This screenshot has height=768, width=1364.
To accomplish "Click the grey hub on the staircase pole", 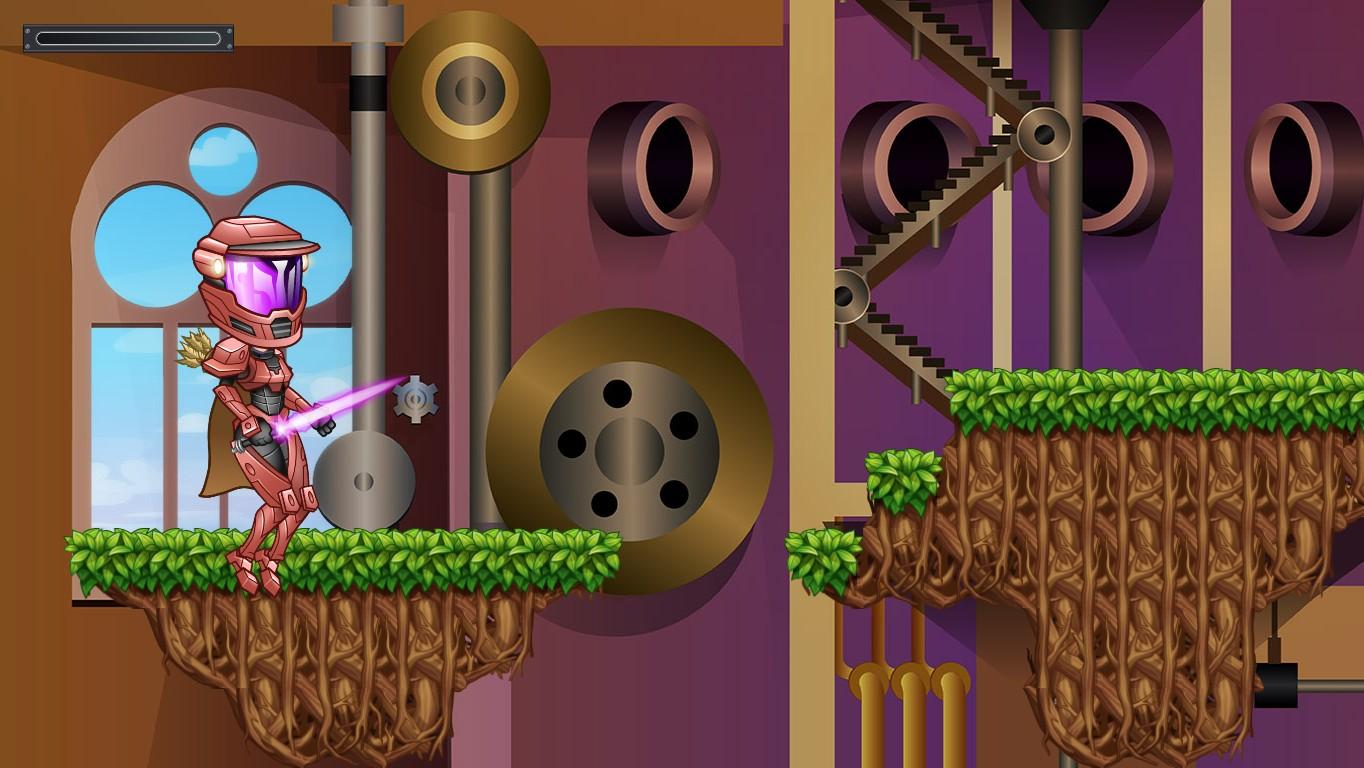I will click(1043, 135).
